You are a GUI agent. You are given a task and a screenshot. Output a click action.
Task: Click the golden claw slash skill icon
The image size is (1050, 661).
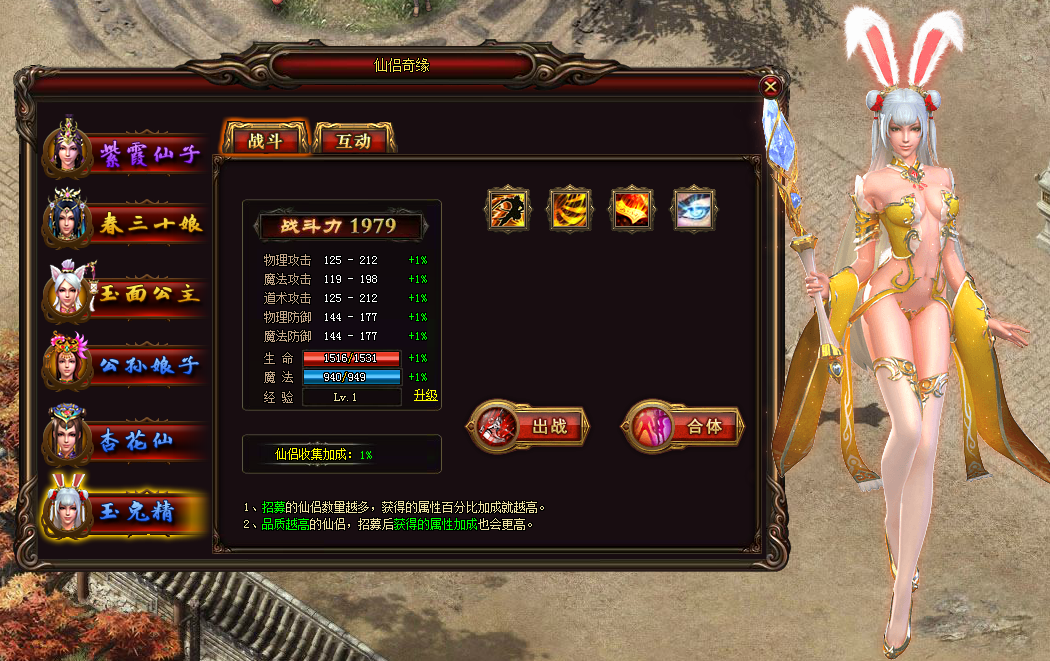click(570, 209)
